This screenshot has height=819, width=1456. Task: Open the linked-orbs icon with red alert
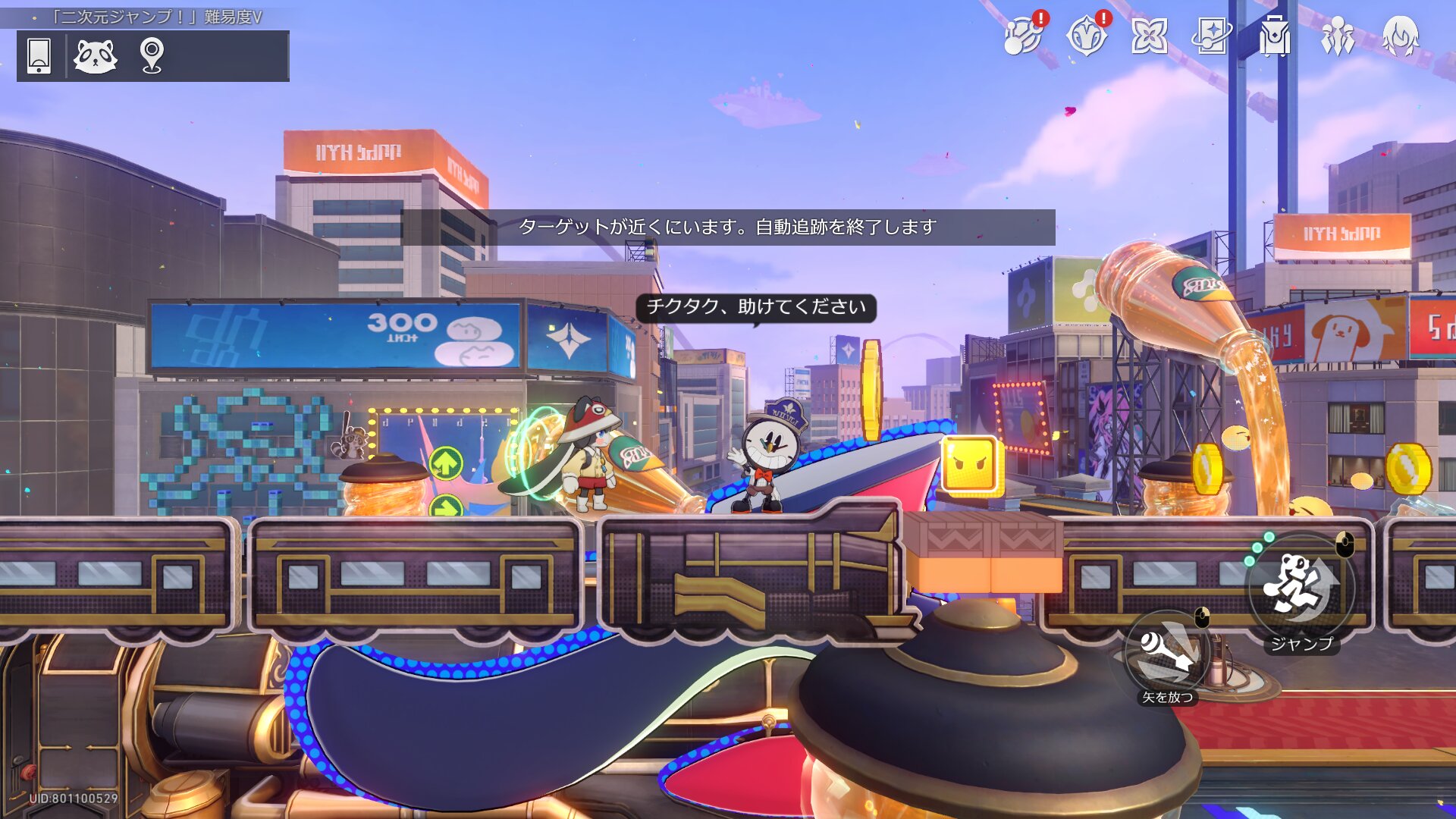1022,36
